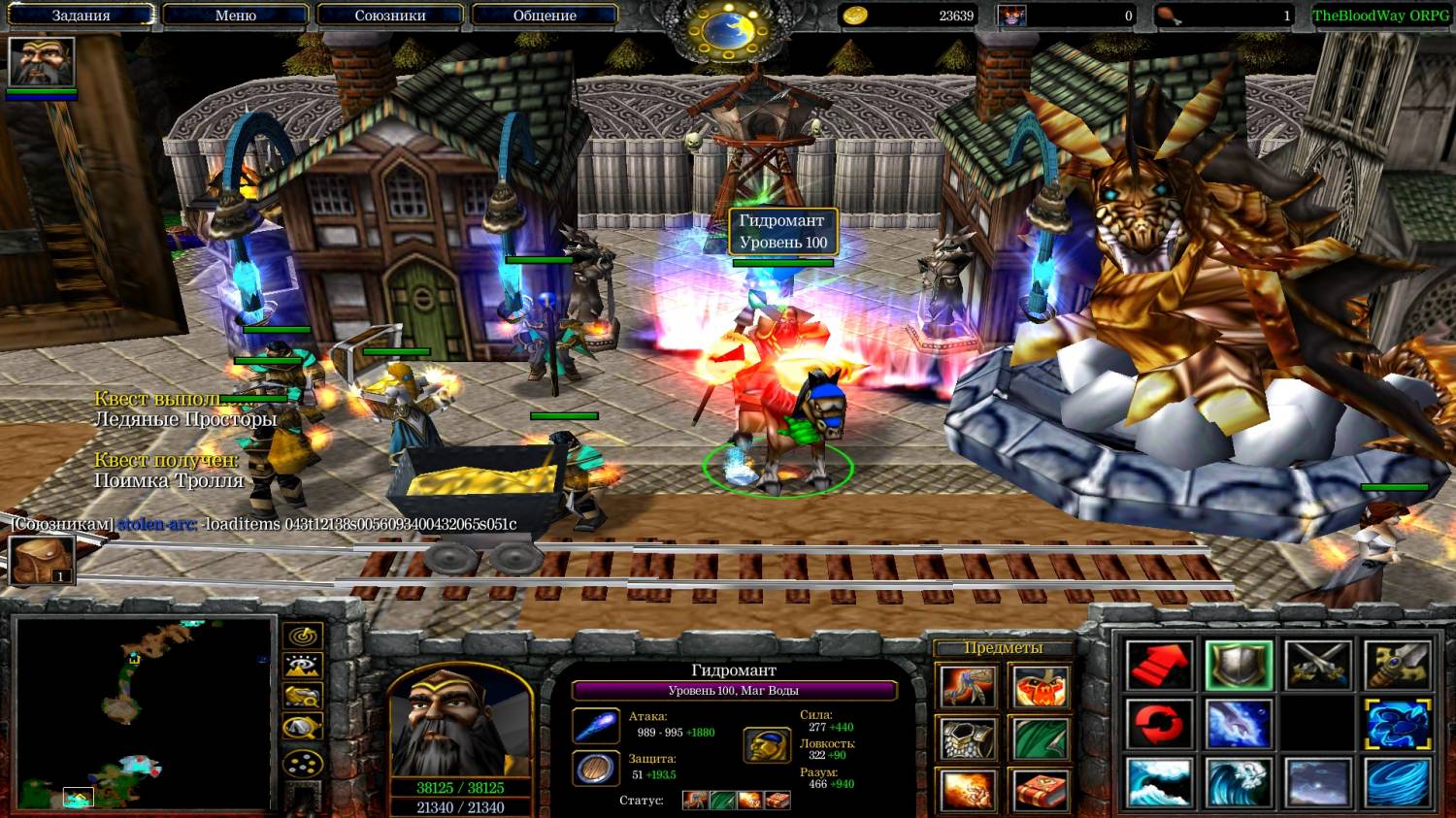
Task: Select the hero portrait icon at top left
Action: point(42,63)
